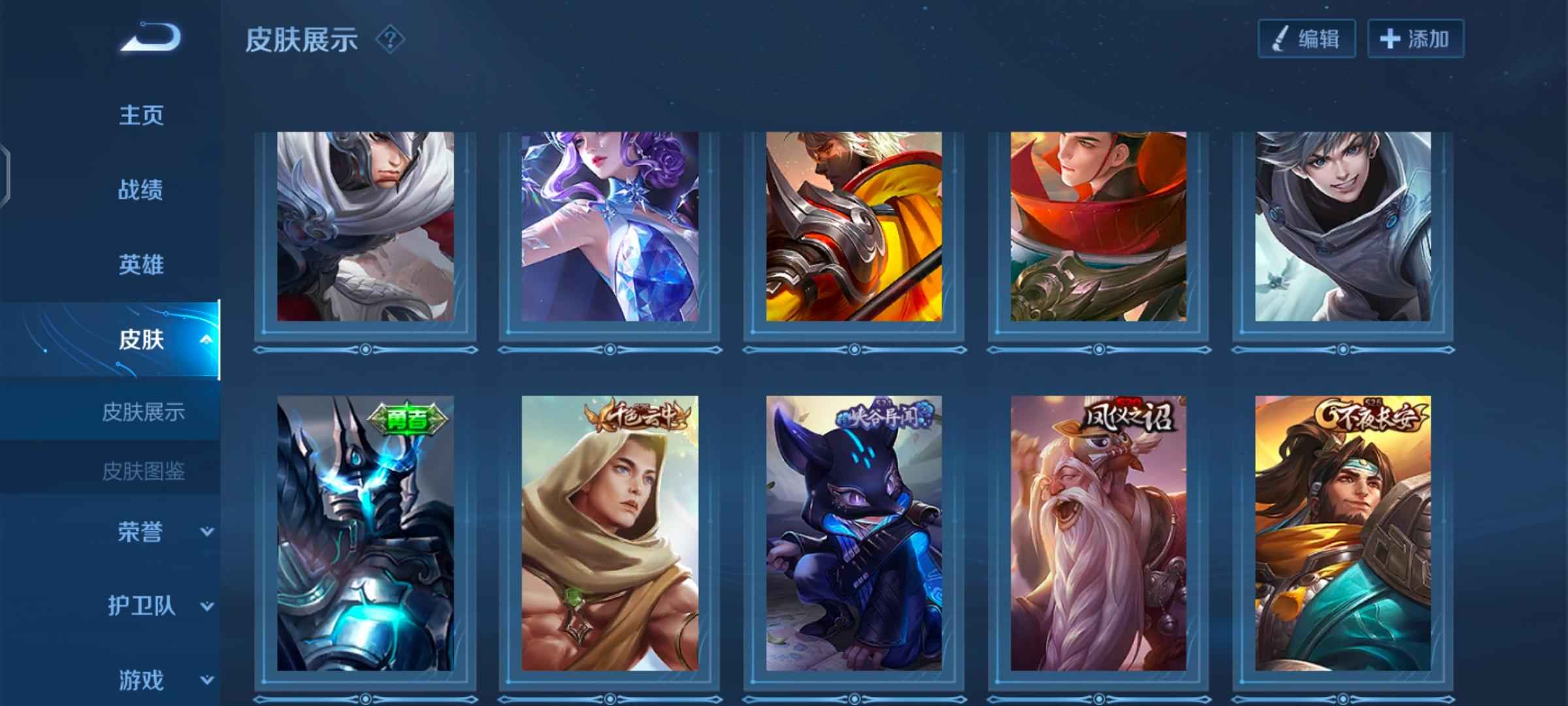Select the 凤仪之诏 white-bearded elder skin
The image size is (1568, 706).
point(1098,533)
